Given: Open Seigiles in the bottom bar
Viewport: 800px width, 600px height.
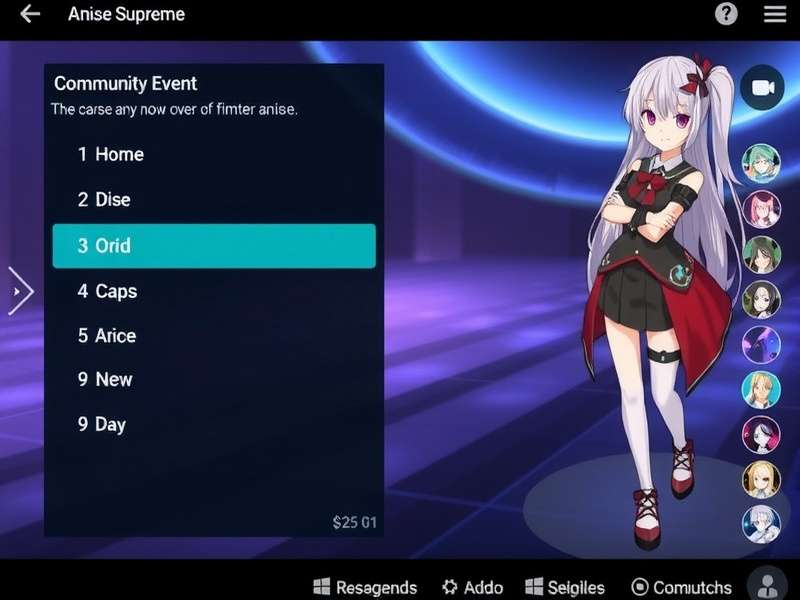Looking at the screenshot, I should pyautogui.click(x=565, y=587).
